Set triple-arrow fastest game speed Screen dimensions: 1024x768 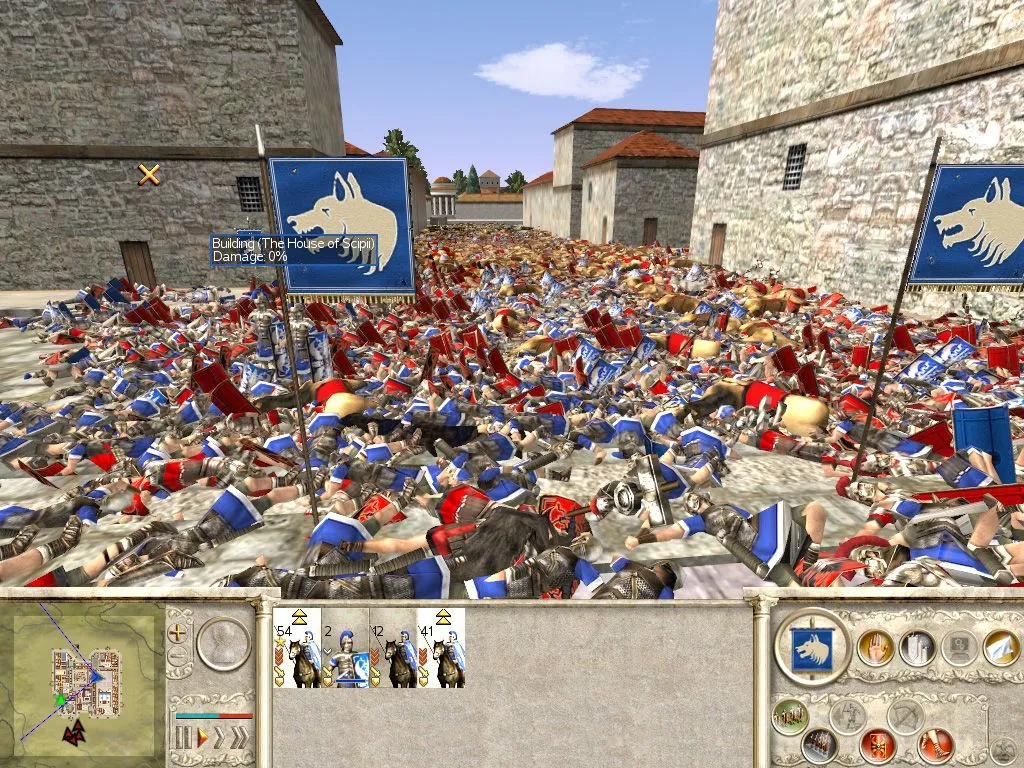[239, 739]
